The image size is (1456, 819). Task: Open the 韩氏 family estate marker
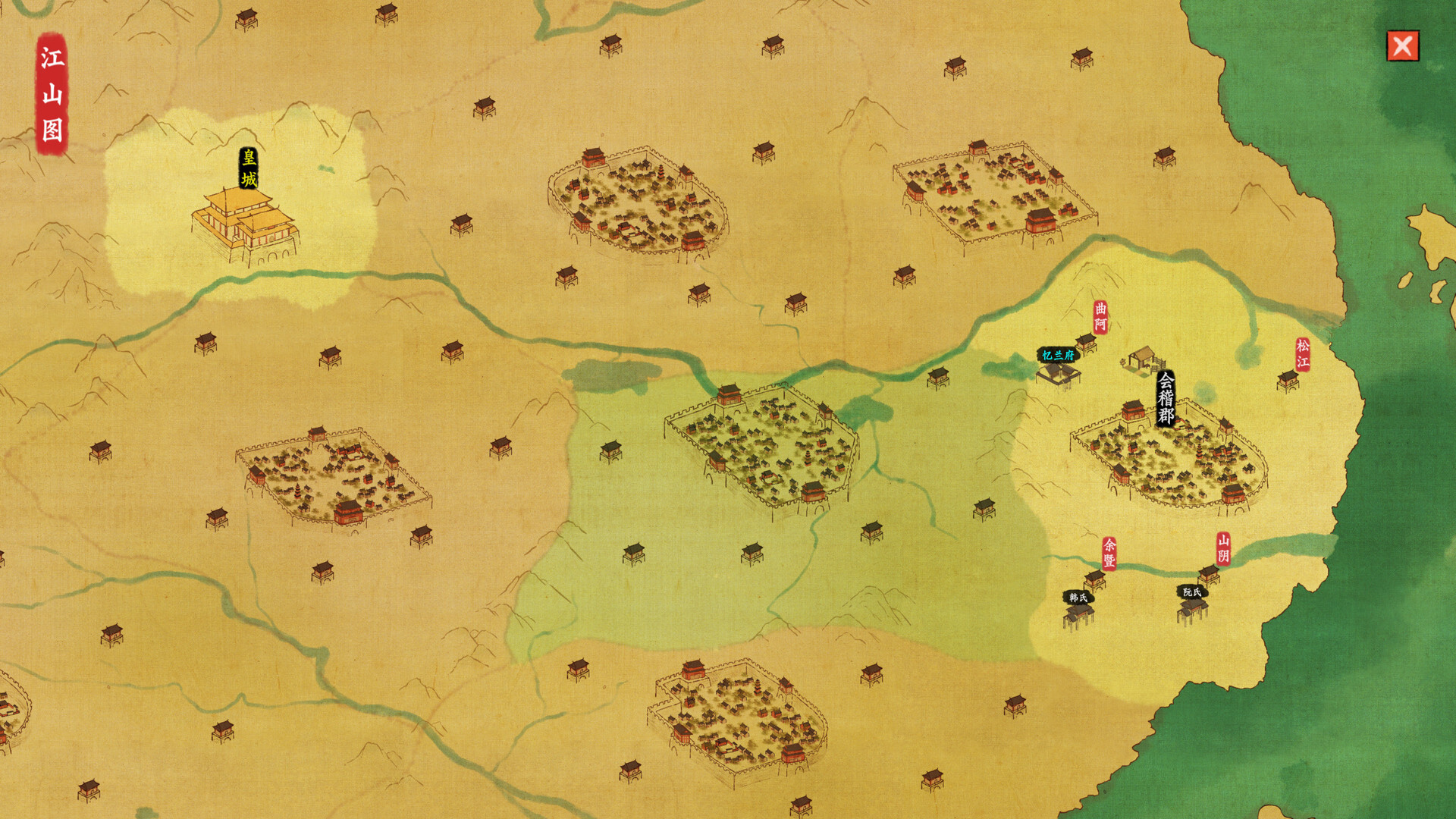pyautogui.click(x=1078, y=613)
